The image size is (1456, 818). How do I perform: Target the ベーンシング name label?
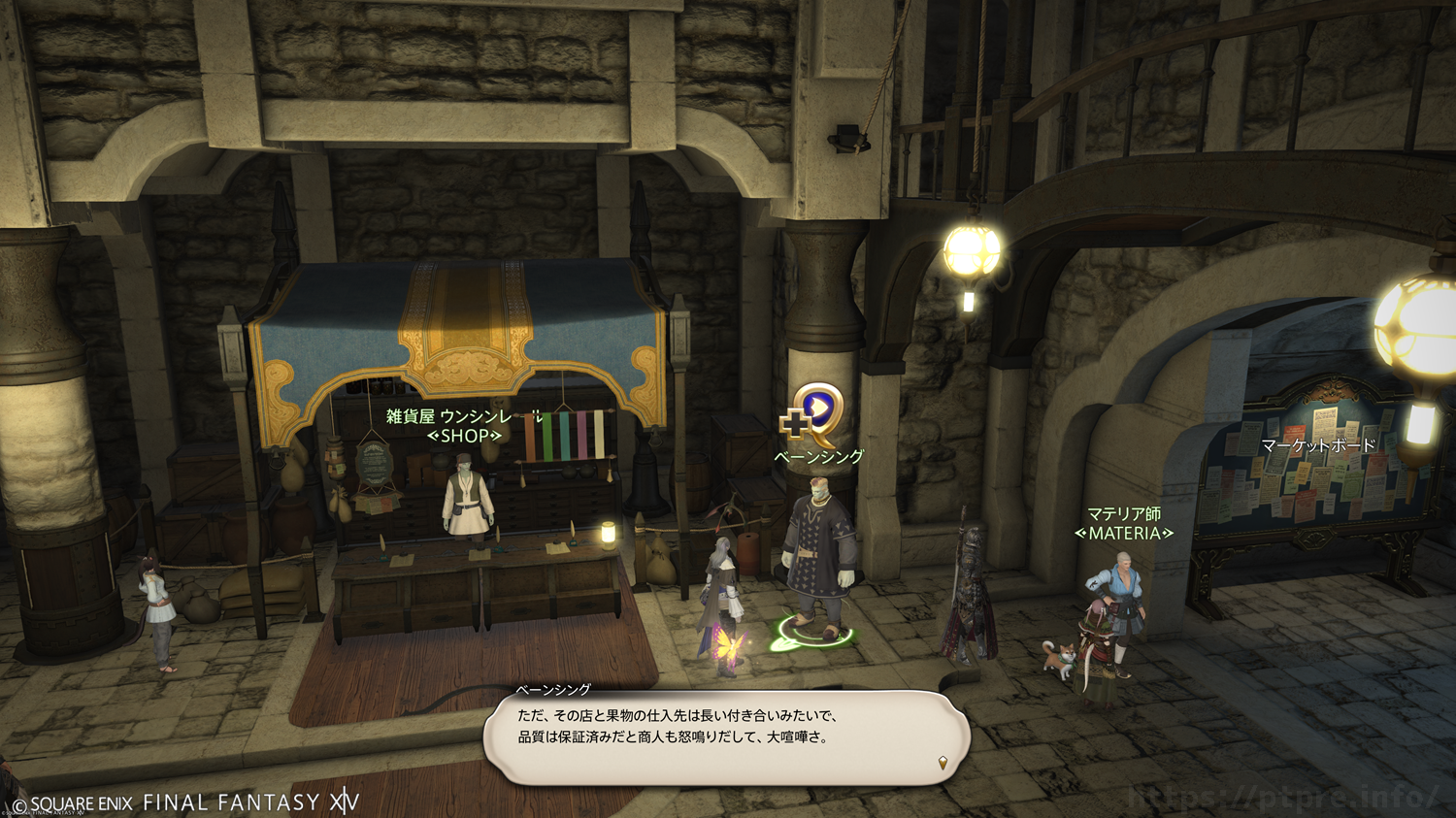818,456
